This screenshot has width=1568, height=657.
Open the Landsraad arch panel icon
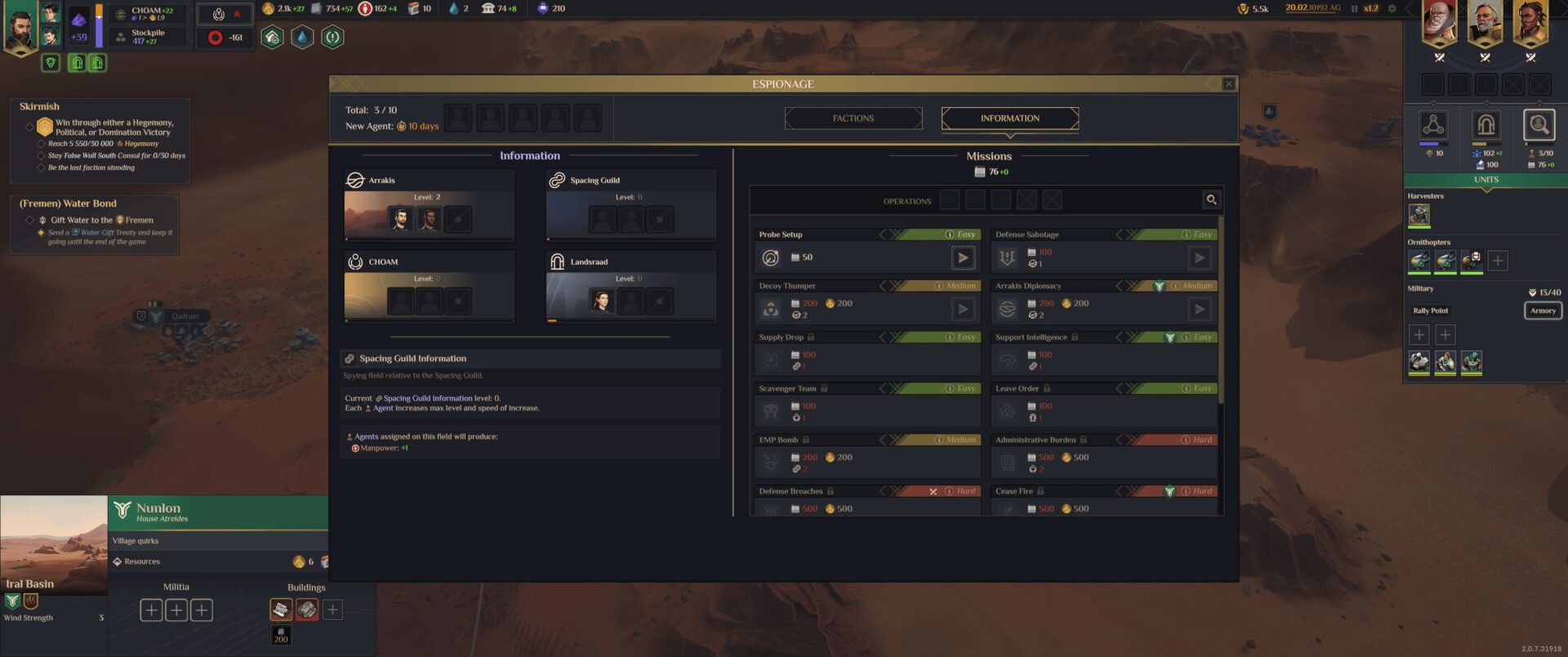(1486, 126)
